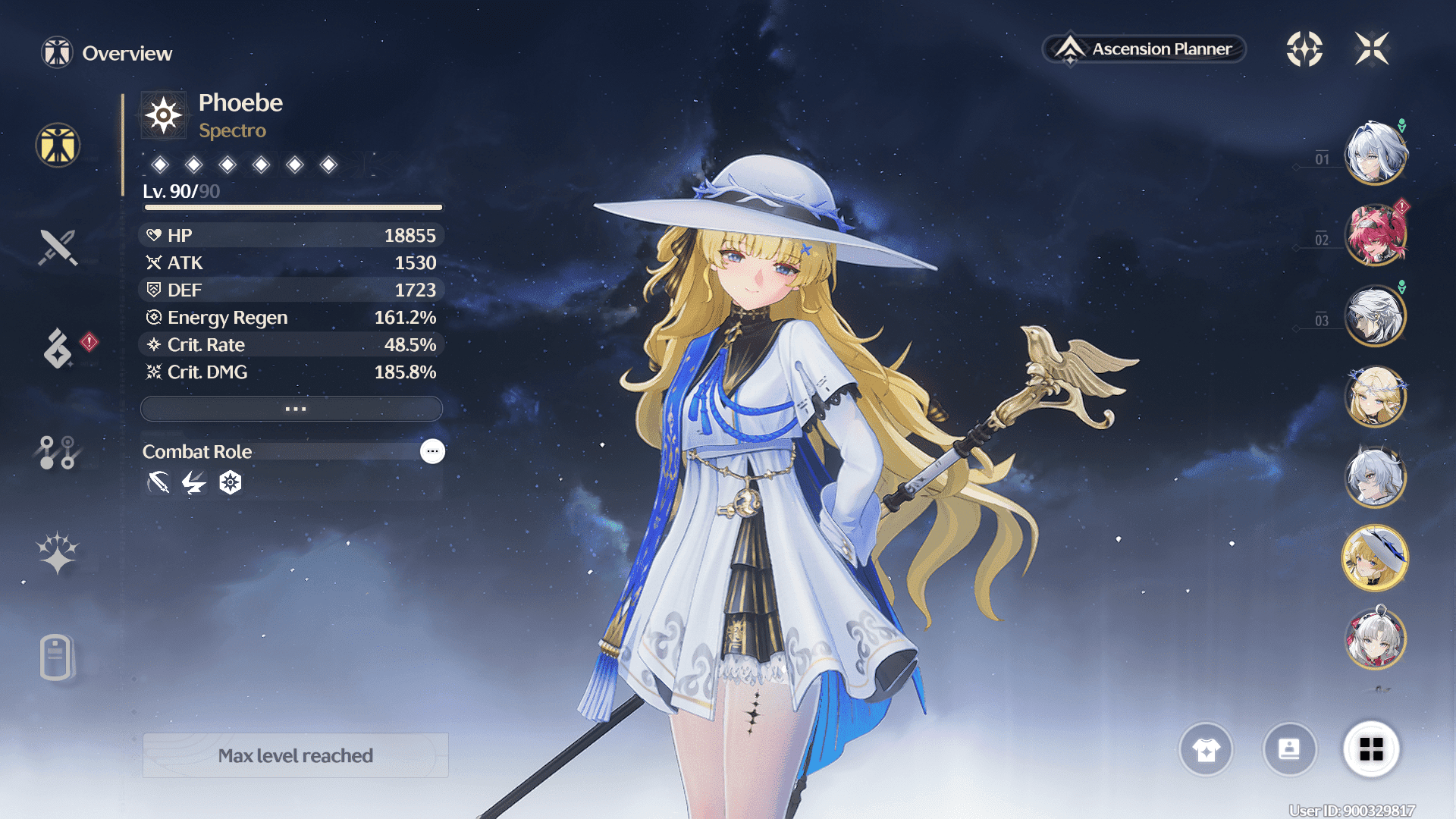Click the circular target icon near Ascension Planner

pos(1304,49)
